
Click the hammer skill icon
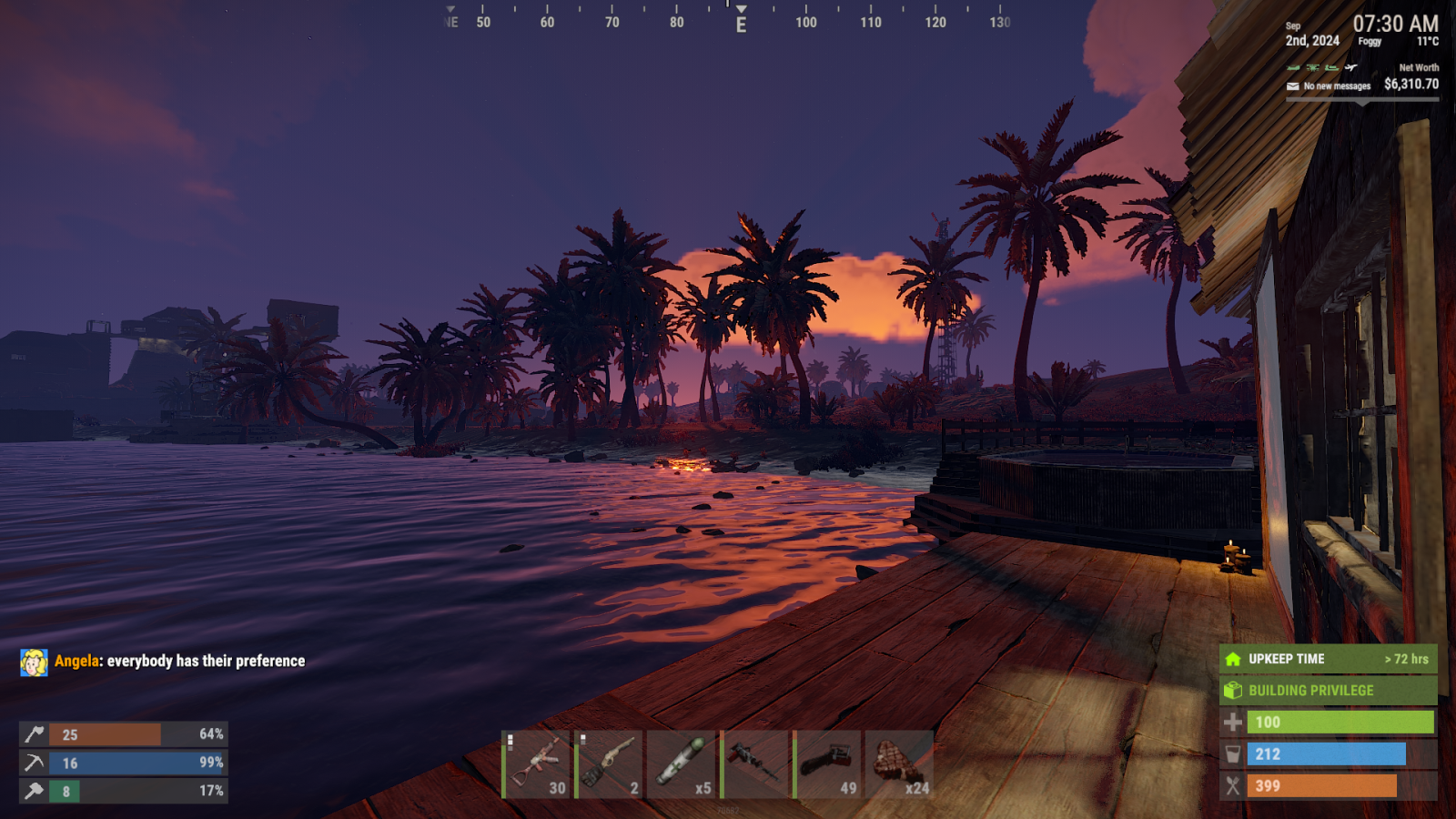[x=34, y=791]
